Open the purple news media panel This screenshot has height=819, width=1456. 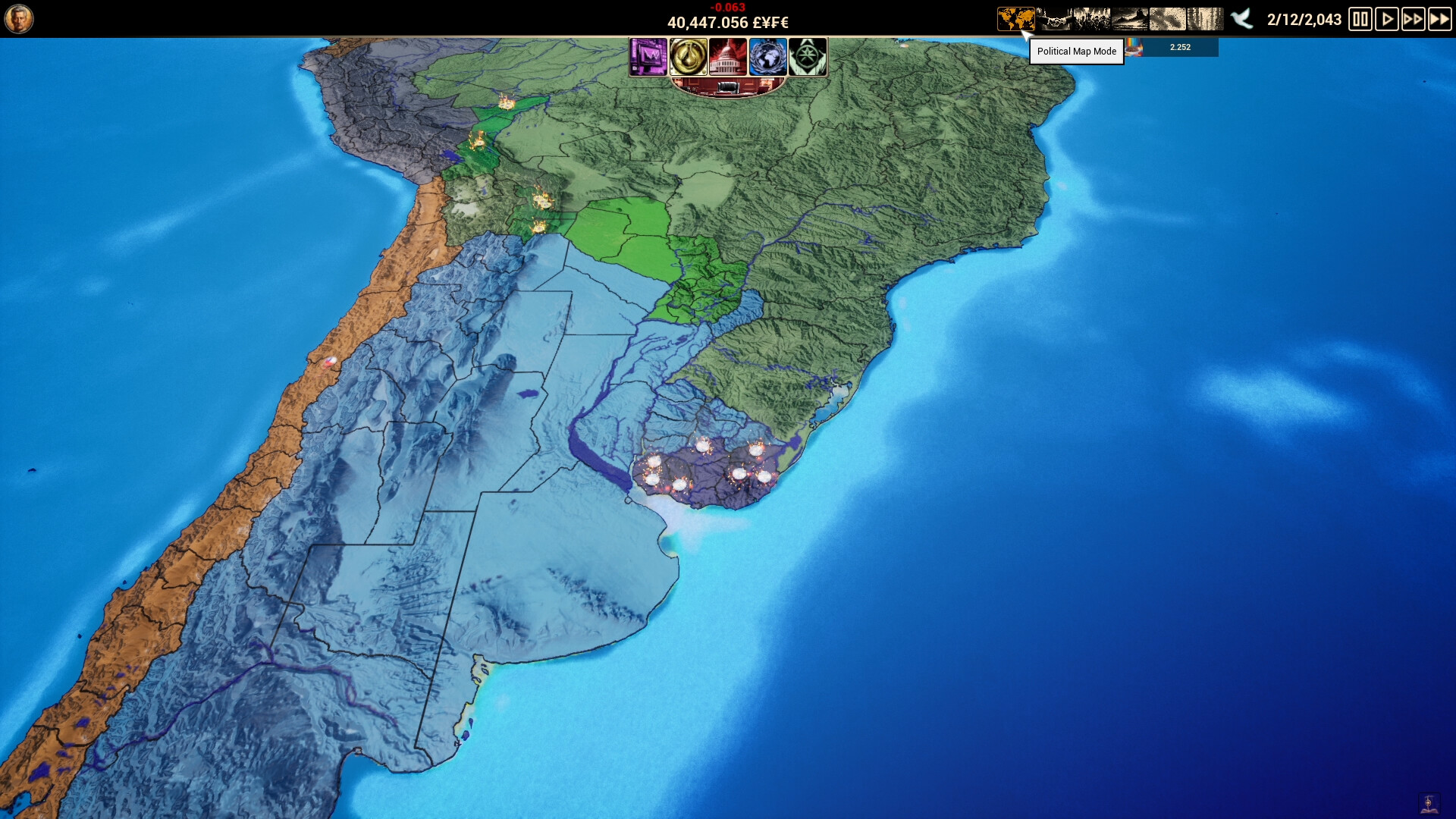[649, 58]
